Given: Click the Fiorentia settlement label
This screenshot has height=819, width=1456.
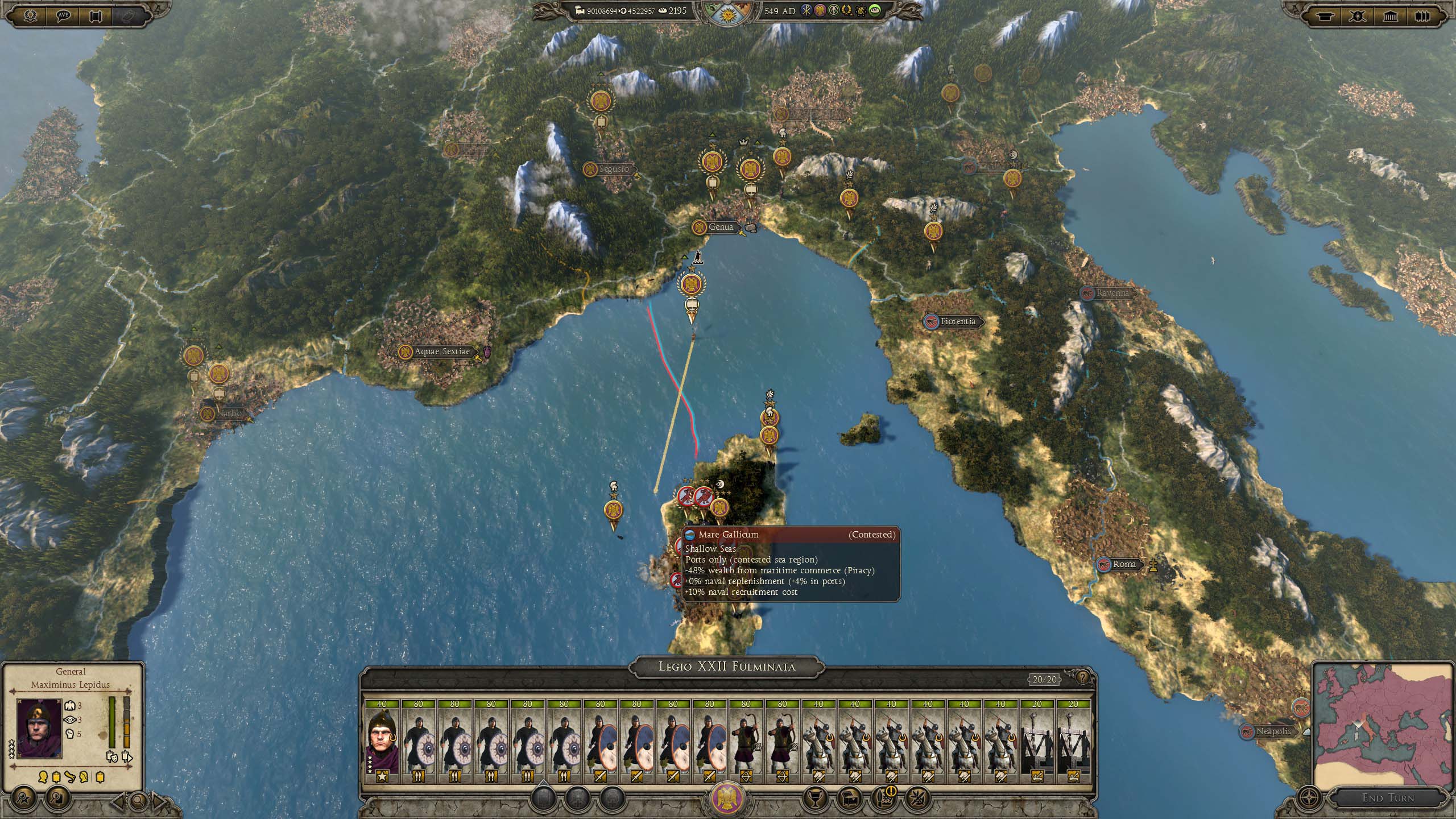Looking at the screenshot, I should click(958, 321).
